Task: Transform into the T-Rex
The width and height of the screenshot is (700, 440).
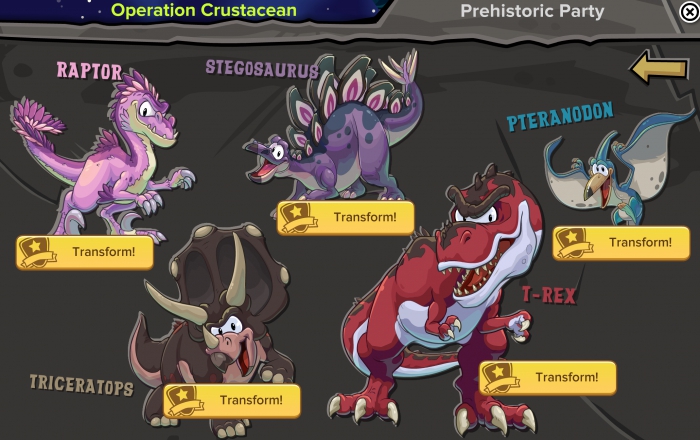Action: pyautogui.click(x=548, y=377)
